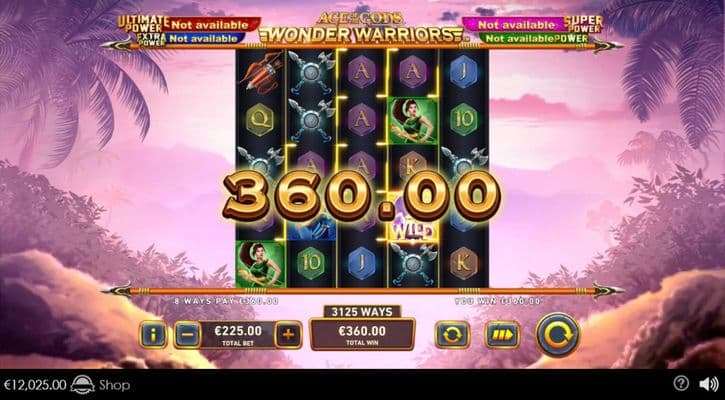Spin the reels with round button
The image size is (725, 400).
point(557,334)
